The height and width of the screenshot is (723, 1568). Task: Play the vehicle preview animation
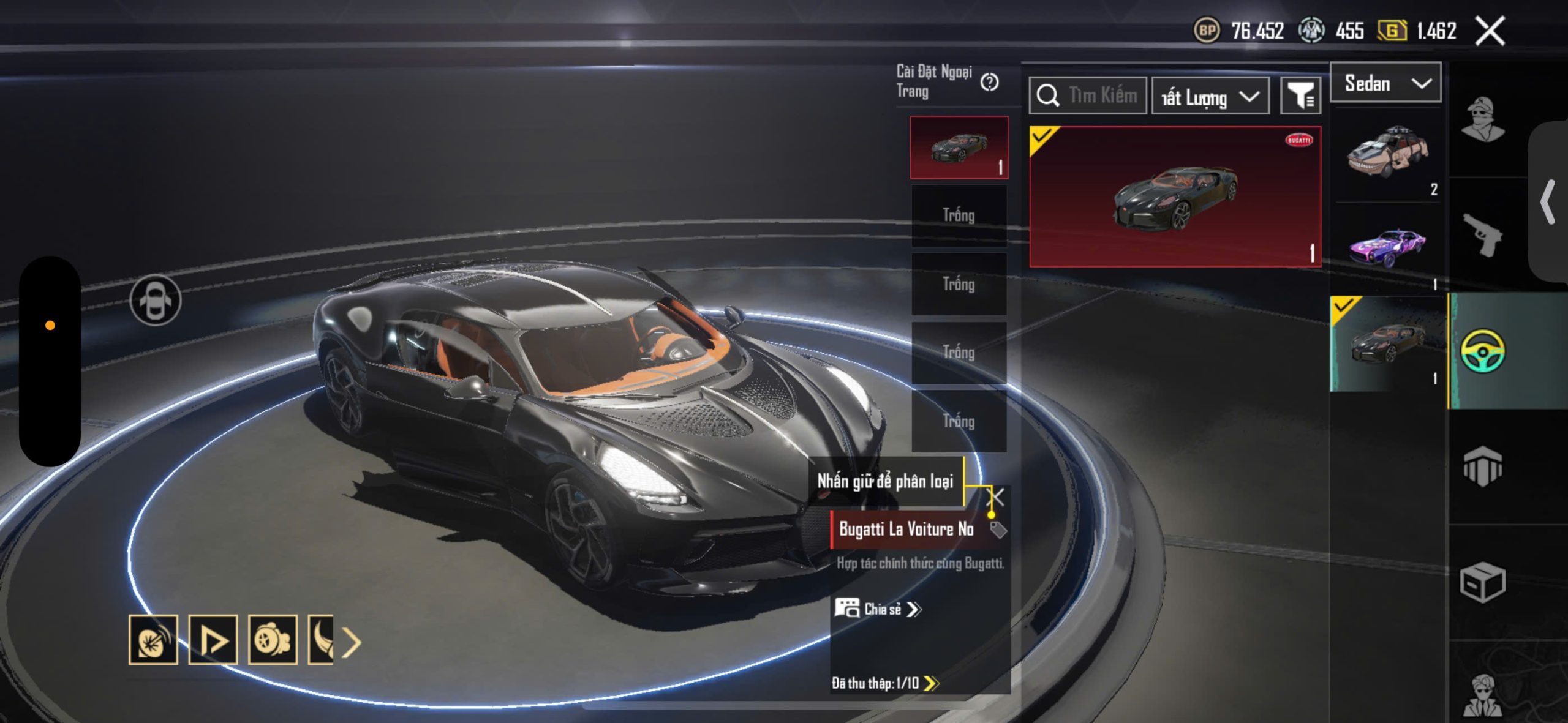tap(213, 640)
